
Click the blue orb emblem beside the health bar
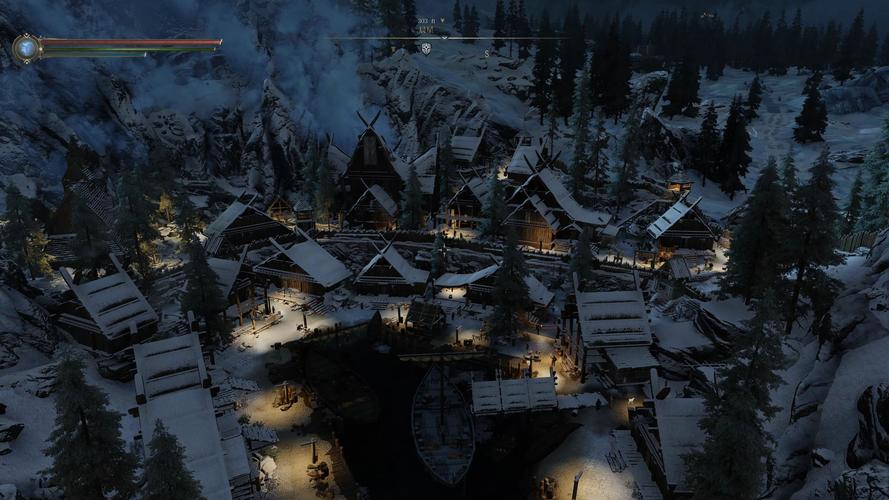point(26,47)
